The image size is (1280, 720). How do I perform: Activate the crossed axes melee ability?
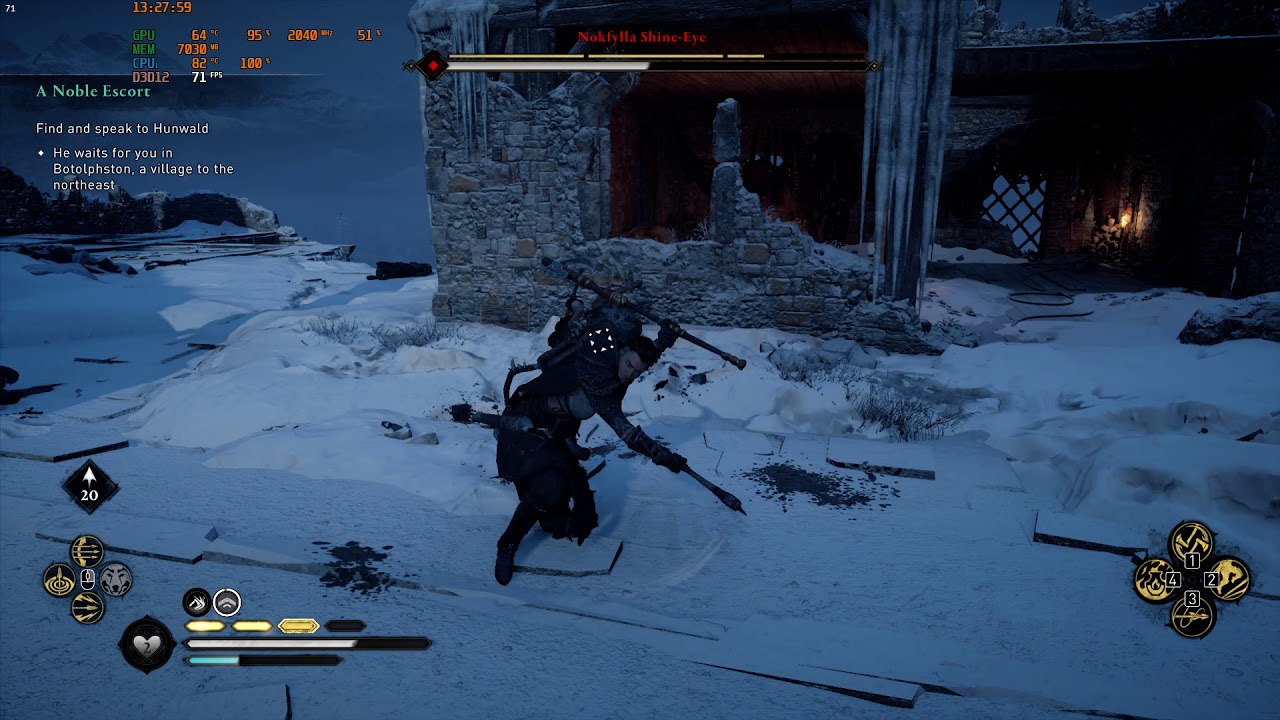(x=1191, y=543)
